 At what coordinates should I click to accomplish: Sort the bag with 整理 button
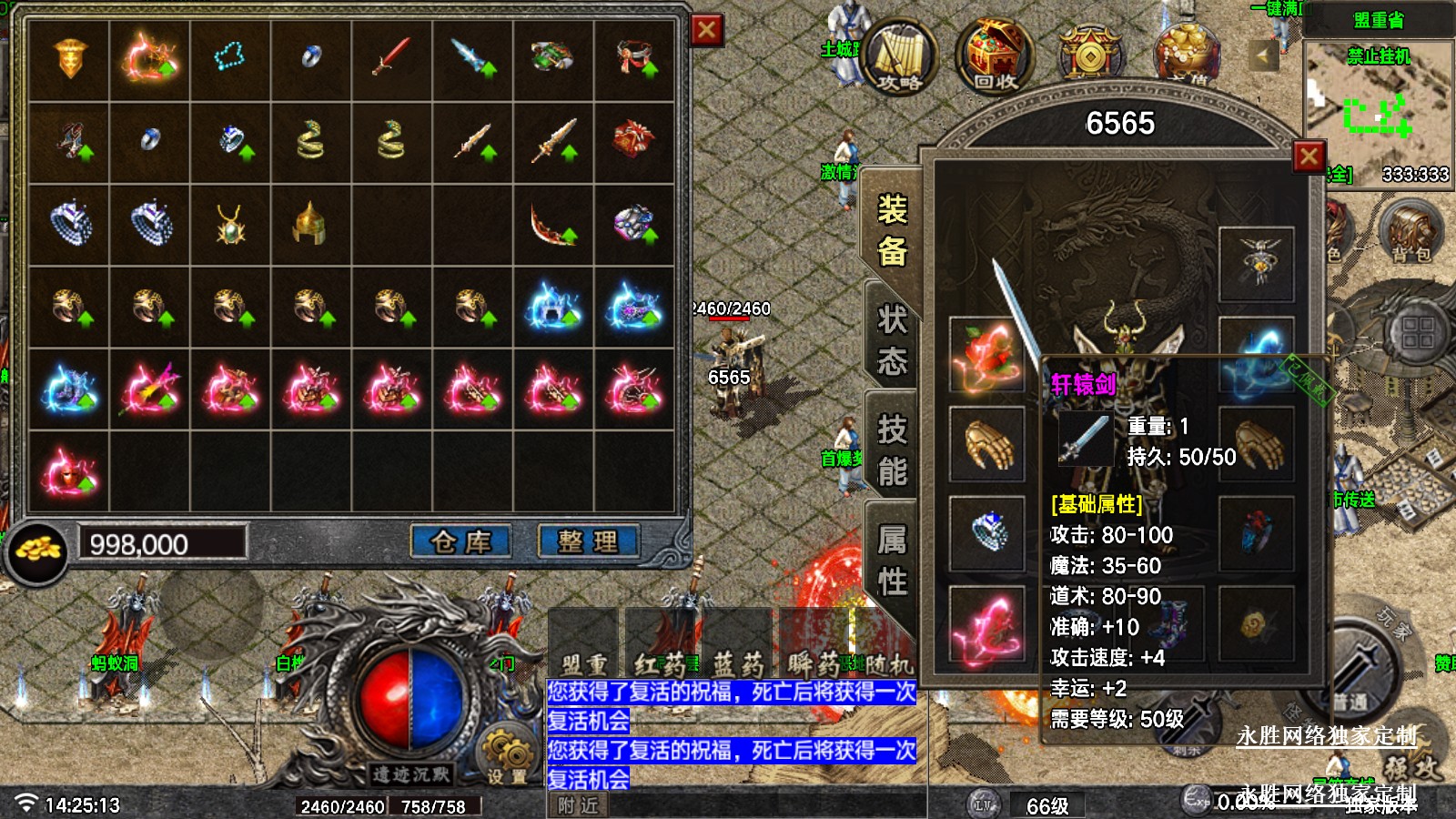pos(588,542)
